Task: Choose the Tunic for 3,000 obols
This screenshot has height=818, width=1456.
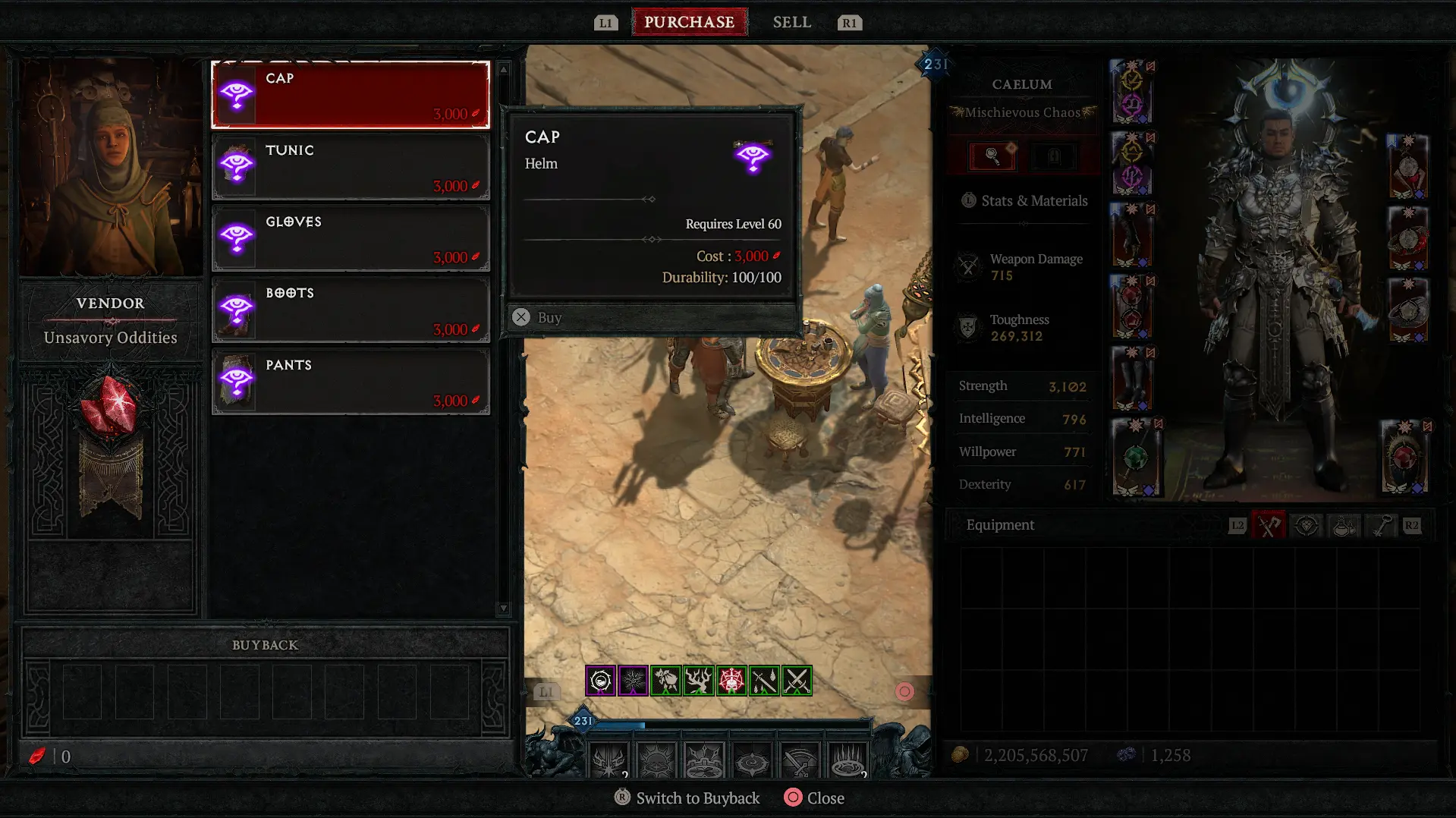Action: tap(351, 167)
